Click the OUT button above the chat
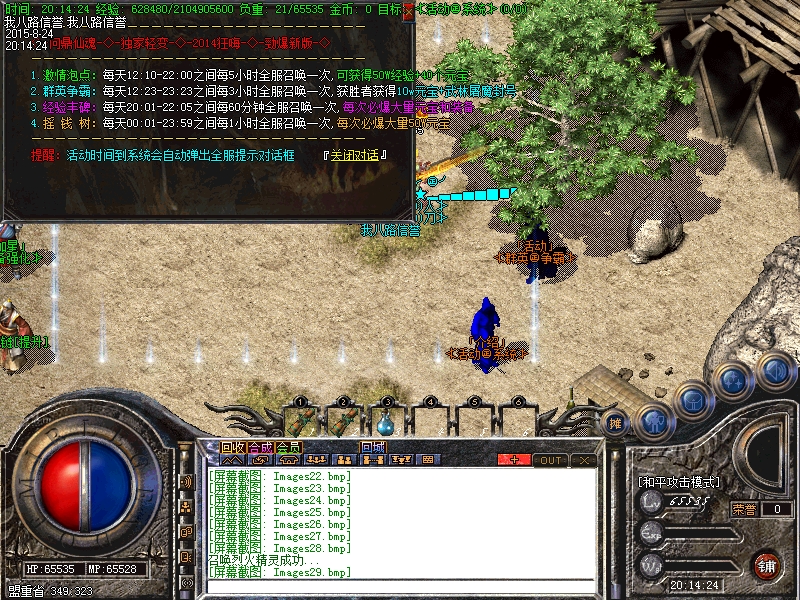The width and height of the screenshot is (800, 600). coord(550,460)
